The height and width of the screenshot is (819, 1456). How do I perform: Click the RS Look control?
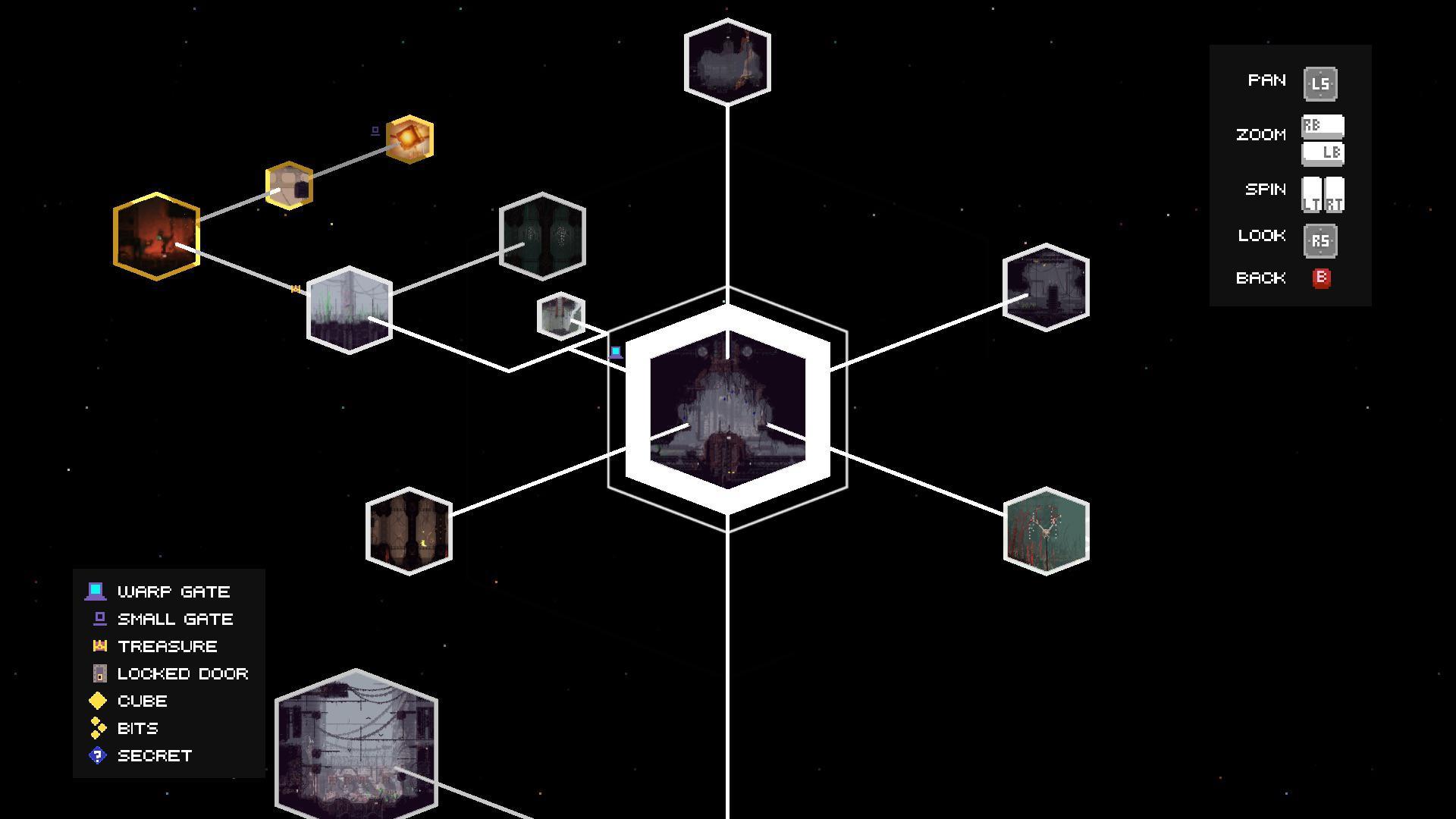(1319, 240)
